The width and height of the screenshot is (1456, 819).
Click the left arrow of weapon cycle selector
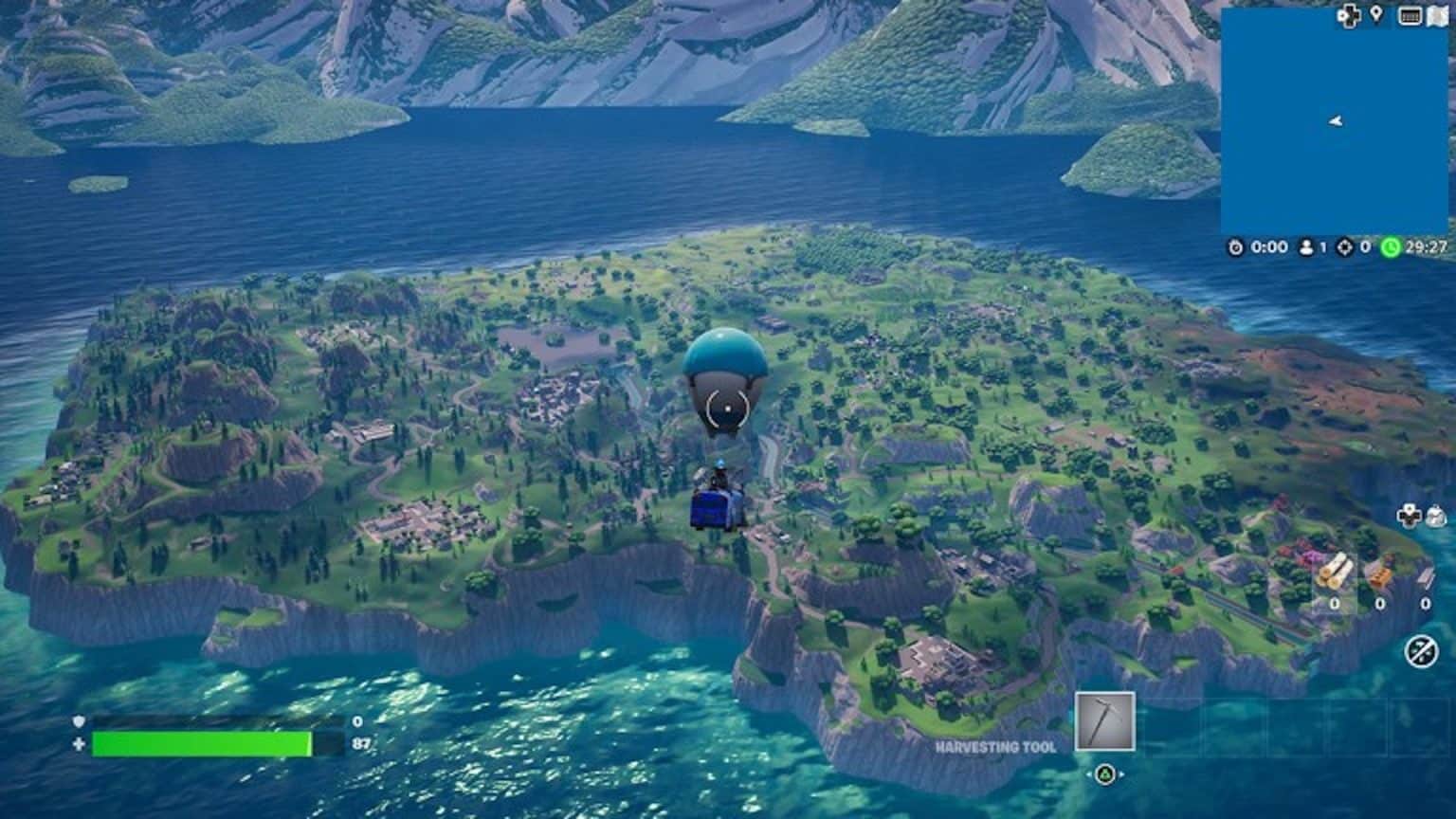[x=1089, y=774]
